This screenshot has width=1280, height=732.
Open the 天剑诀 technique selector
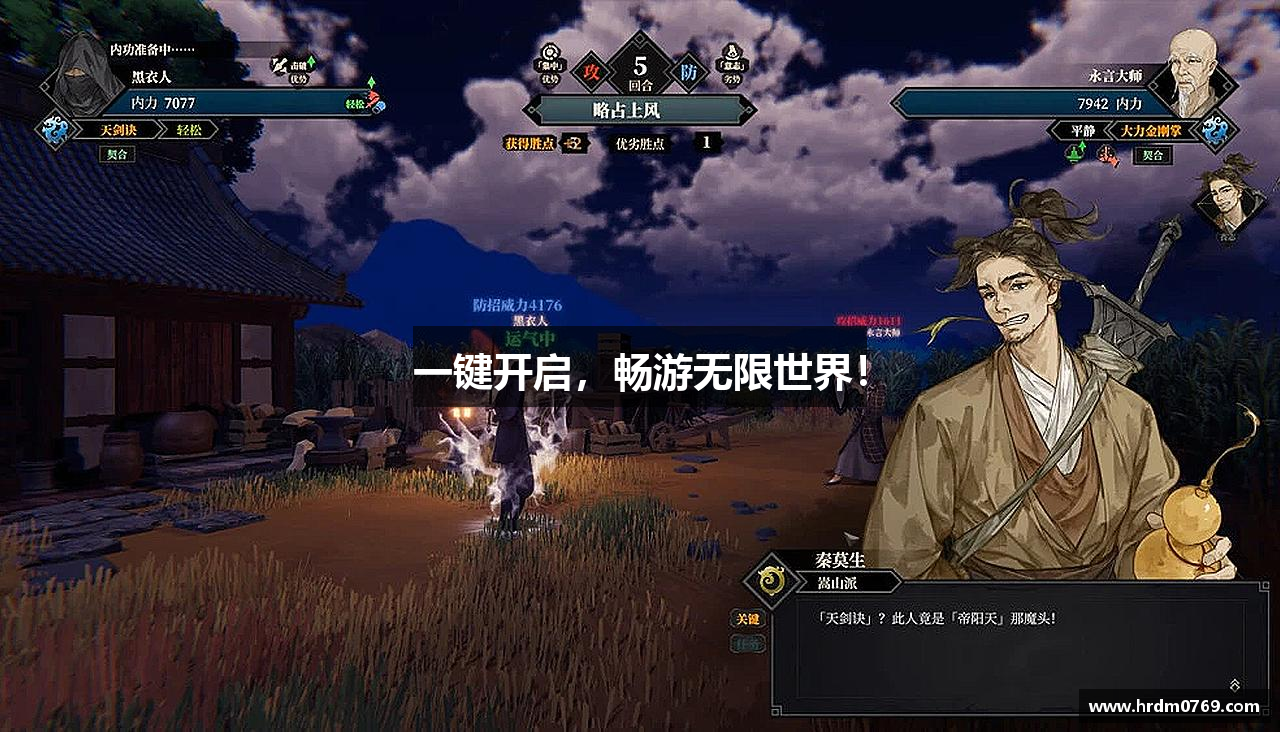[117, 128]
